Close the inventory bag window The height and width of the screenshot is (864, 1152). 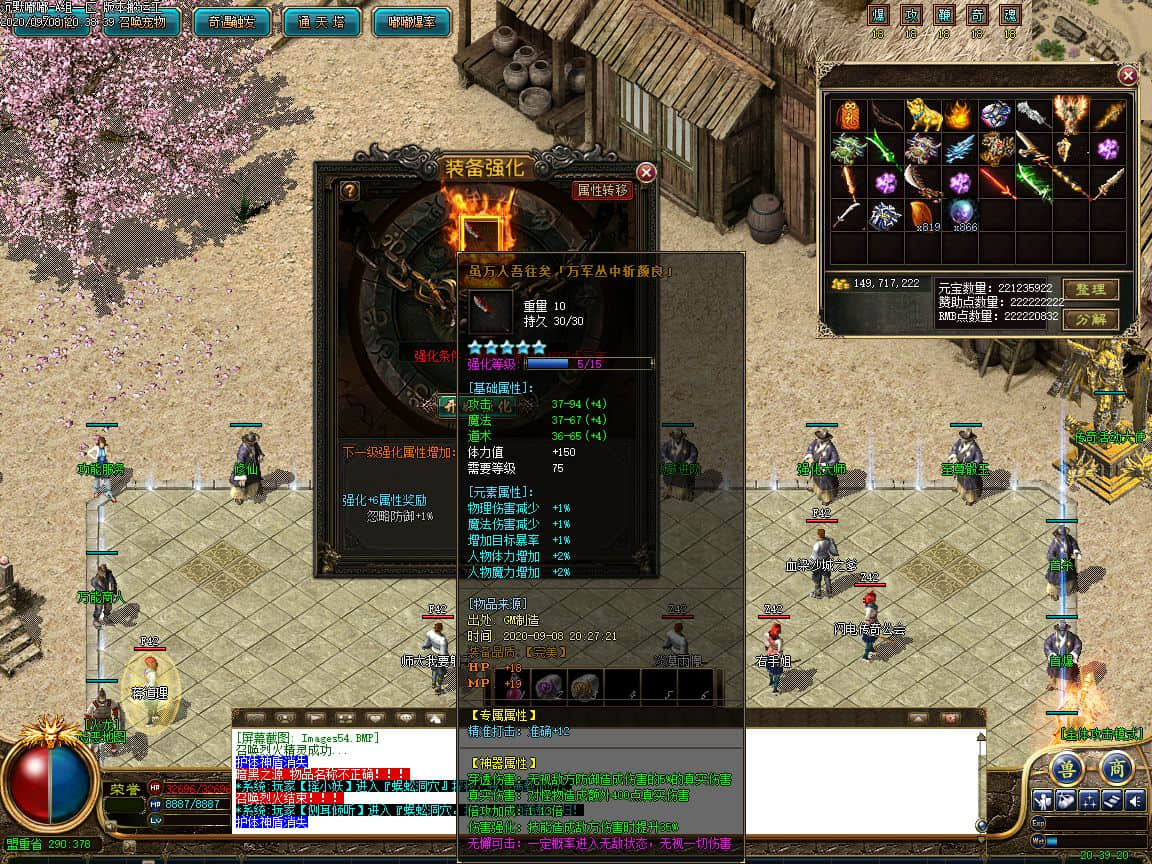pyautogui.click(x=1127, y=75)
